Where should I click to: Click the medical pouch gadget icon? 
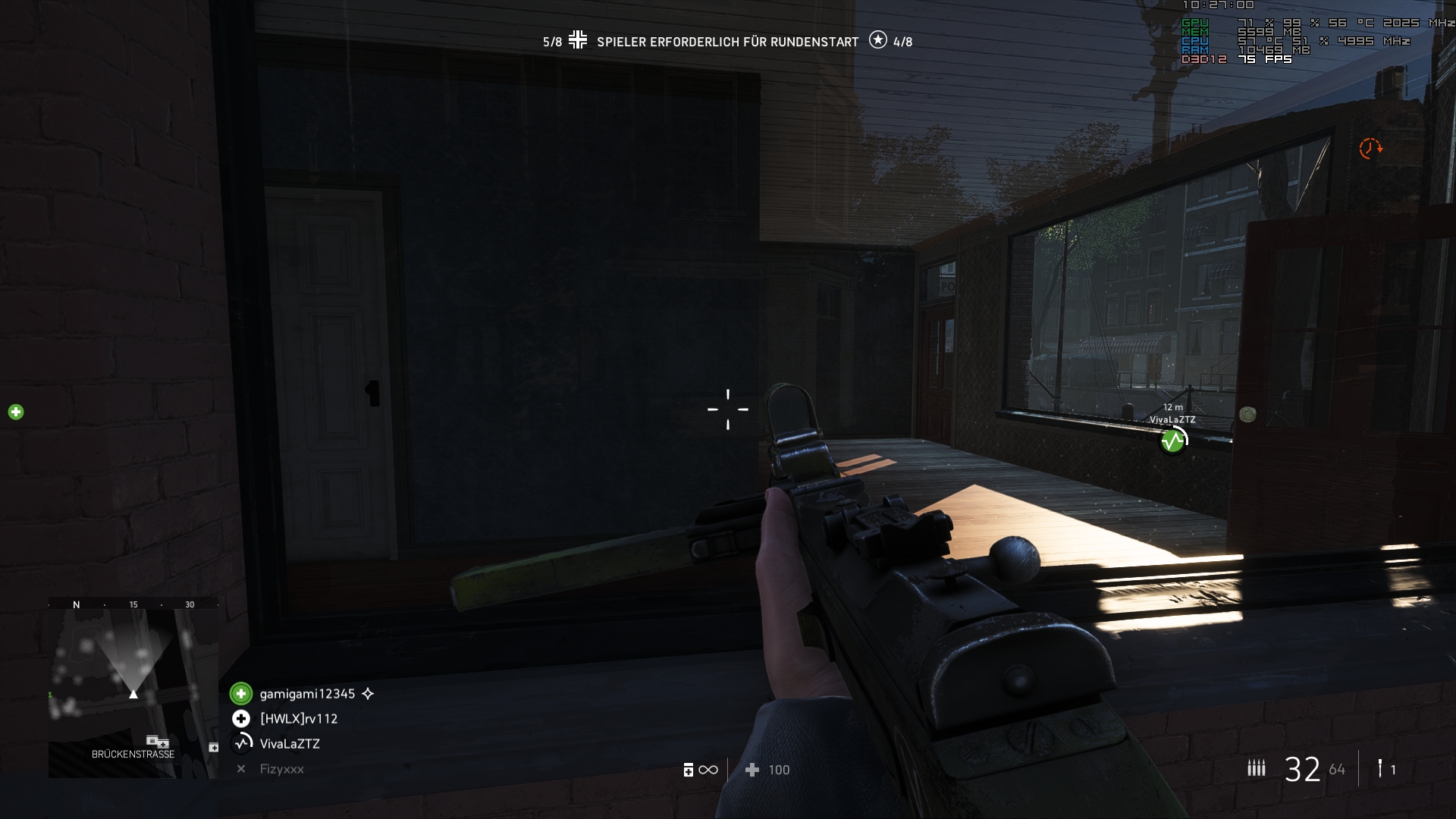(689, 770)
